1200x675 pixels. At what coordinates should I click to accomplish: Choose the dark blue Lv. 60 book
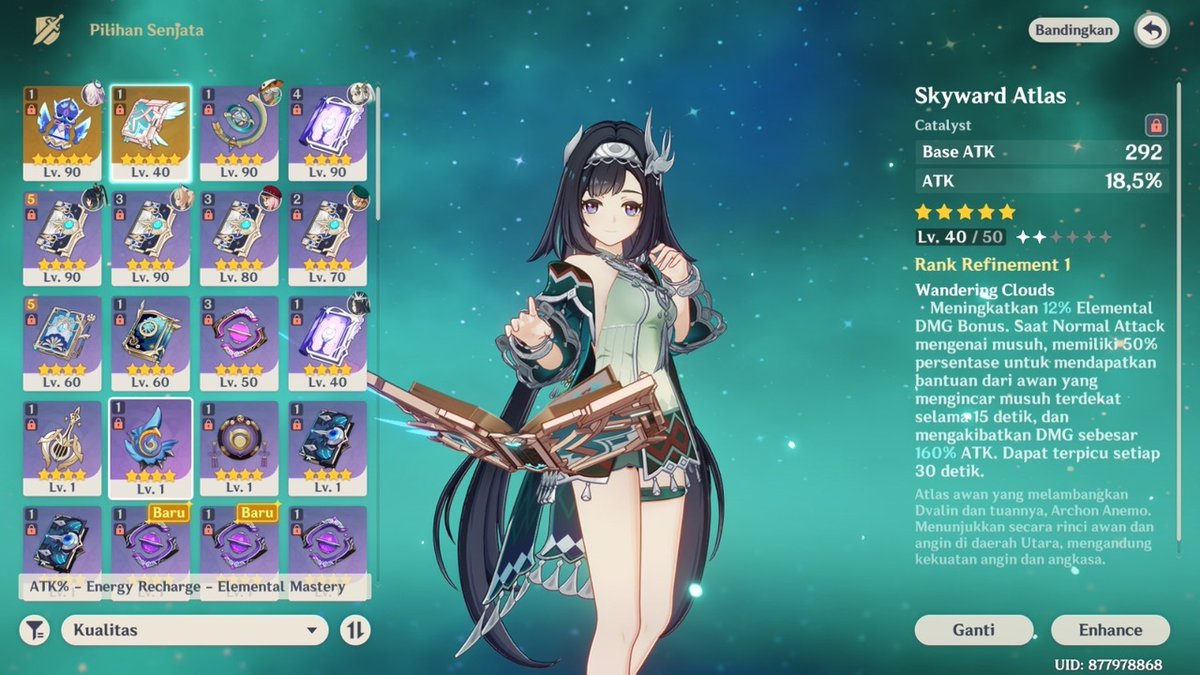(x=150, y=341)
